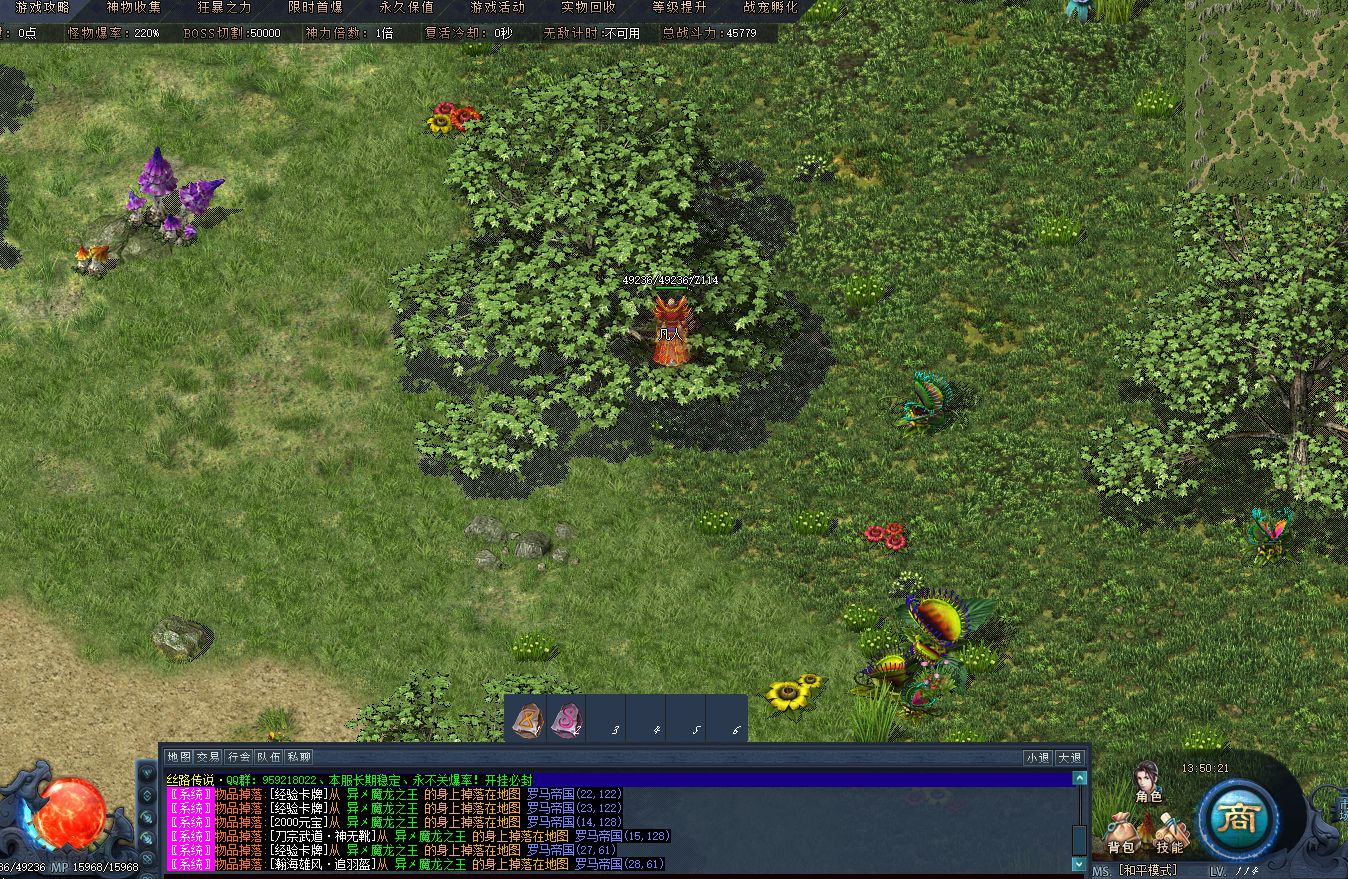1348x879 pixels.
Task: Click the 小退 logout button
Action: pos(1037,757)
